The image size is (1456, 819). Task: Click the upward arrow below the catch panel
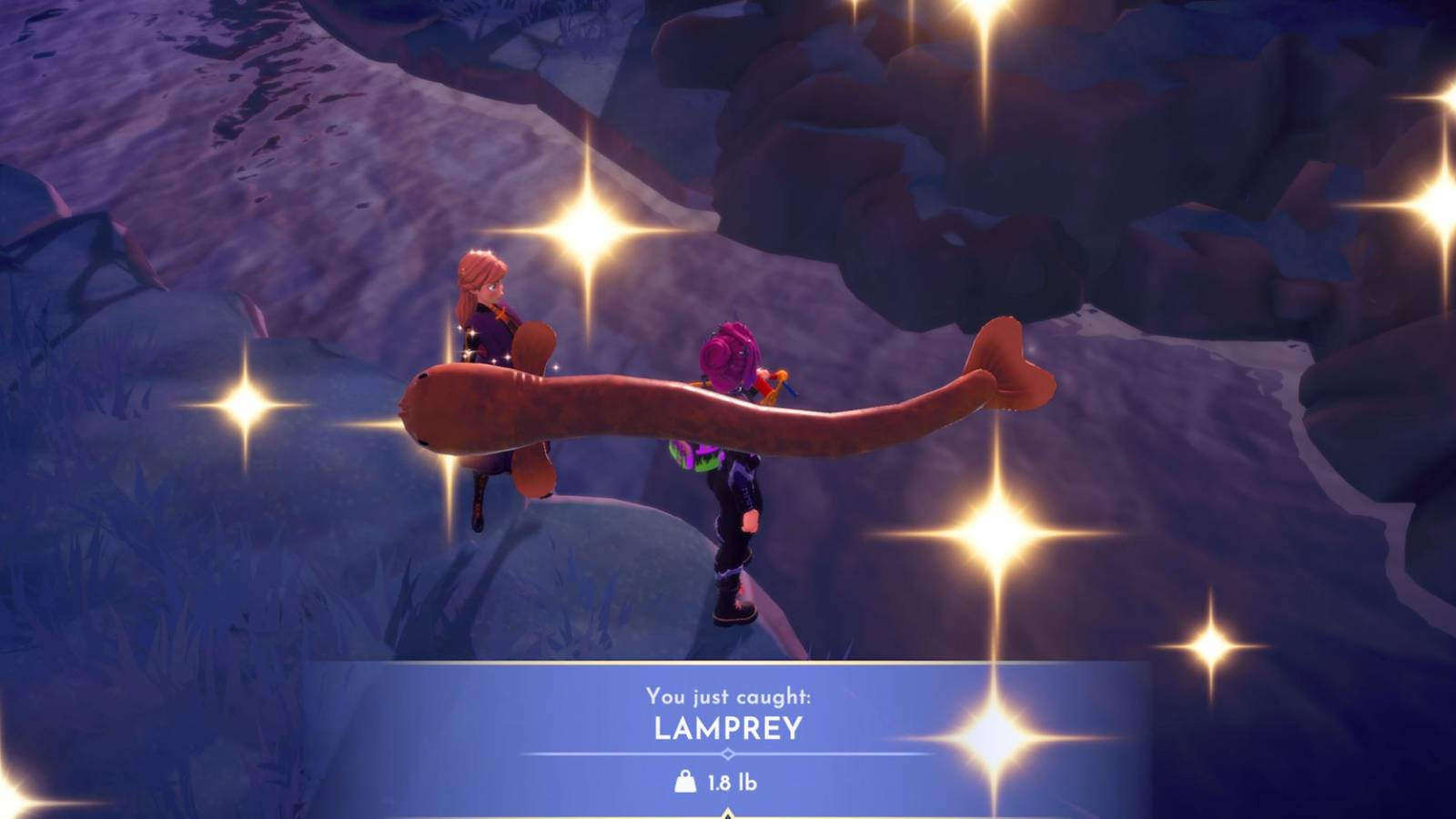[x=726, y=813]
